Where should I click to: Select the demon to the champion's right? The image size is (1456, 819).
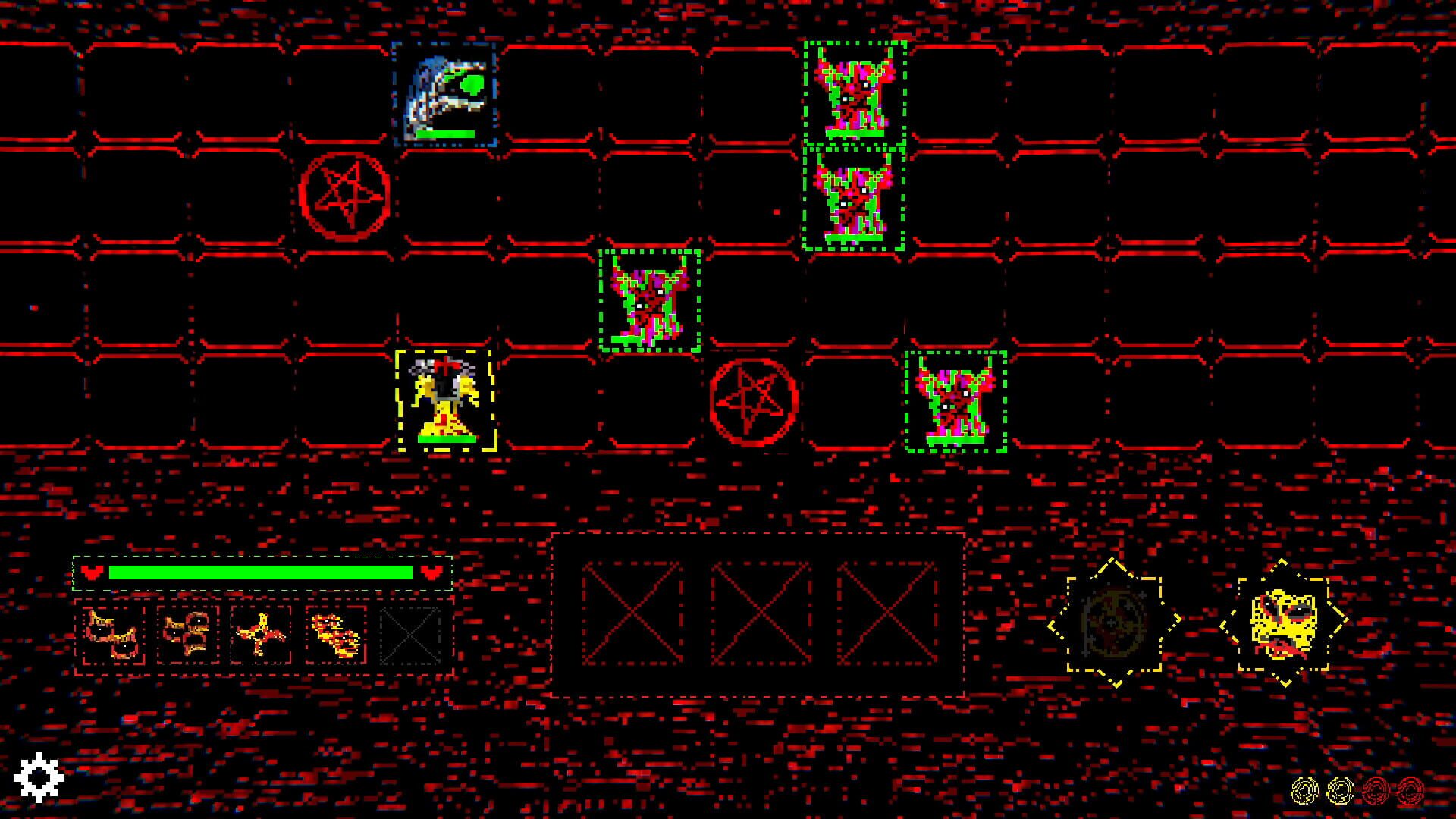click(955, 400)
